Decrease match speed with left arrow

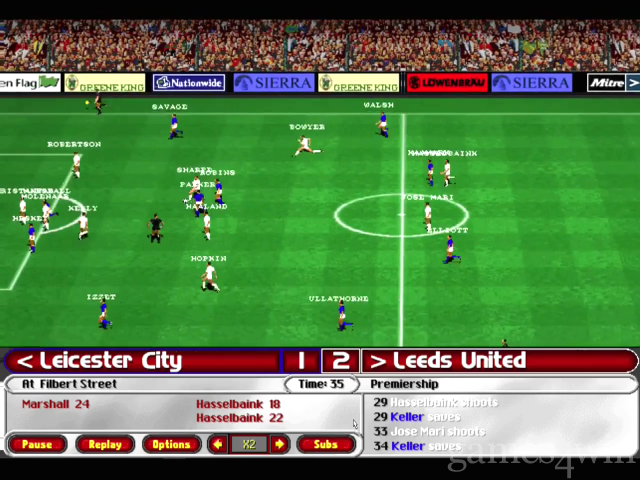point(217,444)
